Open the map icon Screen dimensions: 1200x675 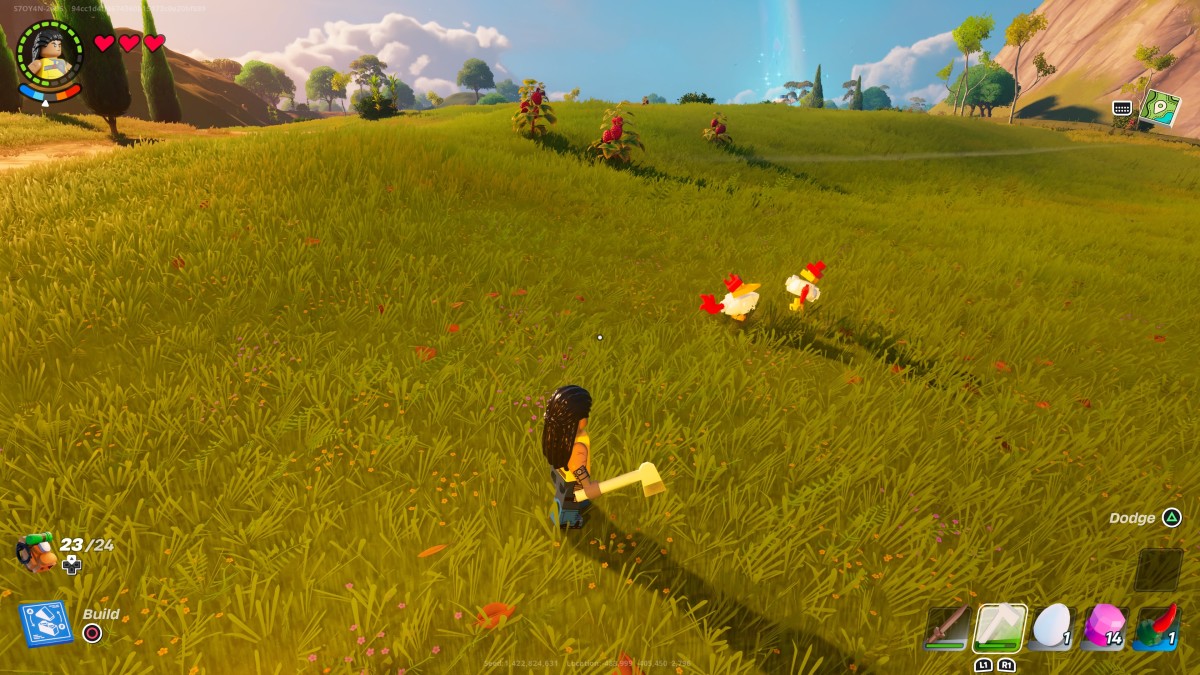[x=1160, y=108]
